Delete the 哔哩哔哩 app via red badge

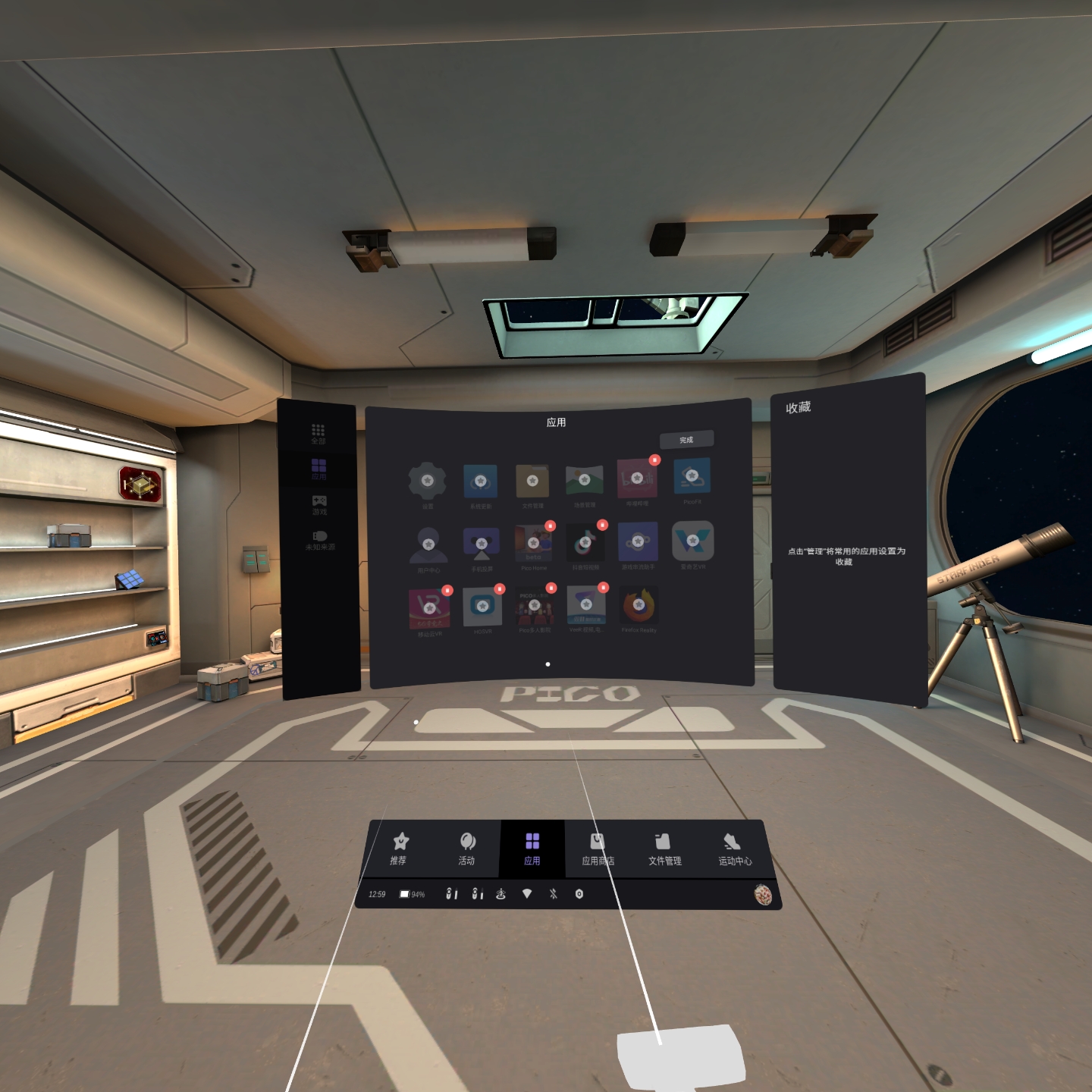[654, 460]
